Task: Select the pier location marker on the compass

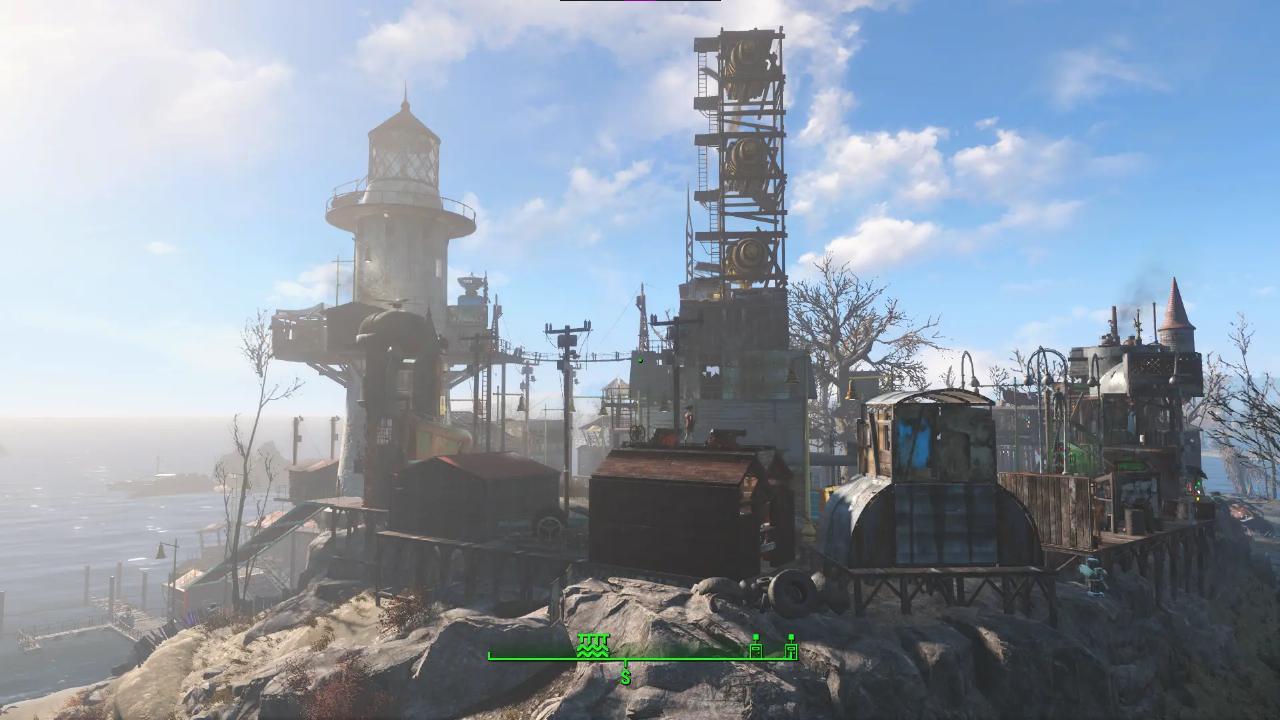Action: [x=593, y=645]
